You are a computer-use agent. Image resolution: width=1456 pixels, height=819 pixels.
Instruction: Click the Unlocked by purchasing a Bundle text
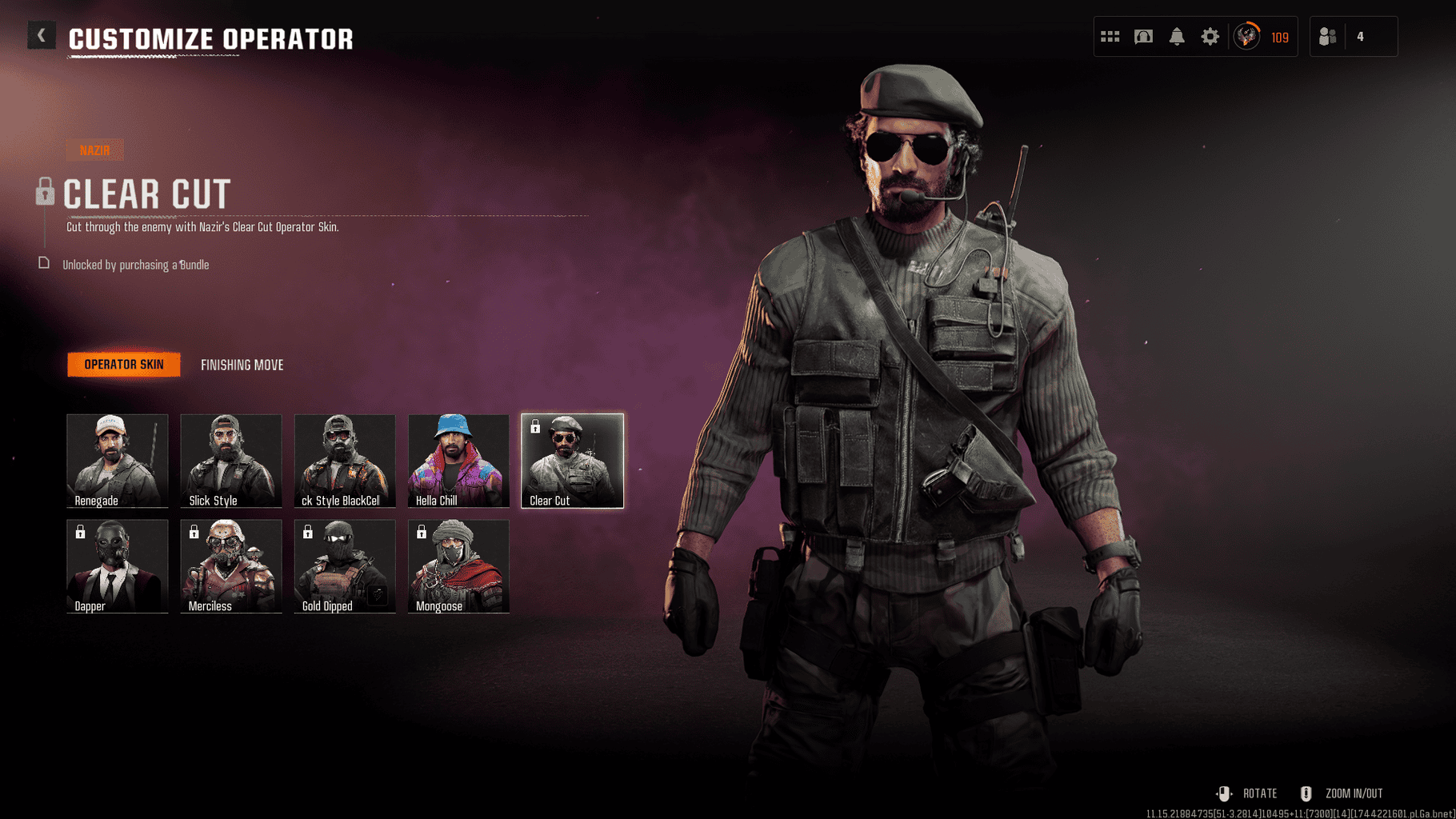click(134, 264)
